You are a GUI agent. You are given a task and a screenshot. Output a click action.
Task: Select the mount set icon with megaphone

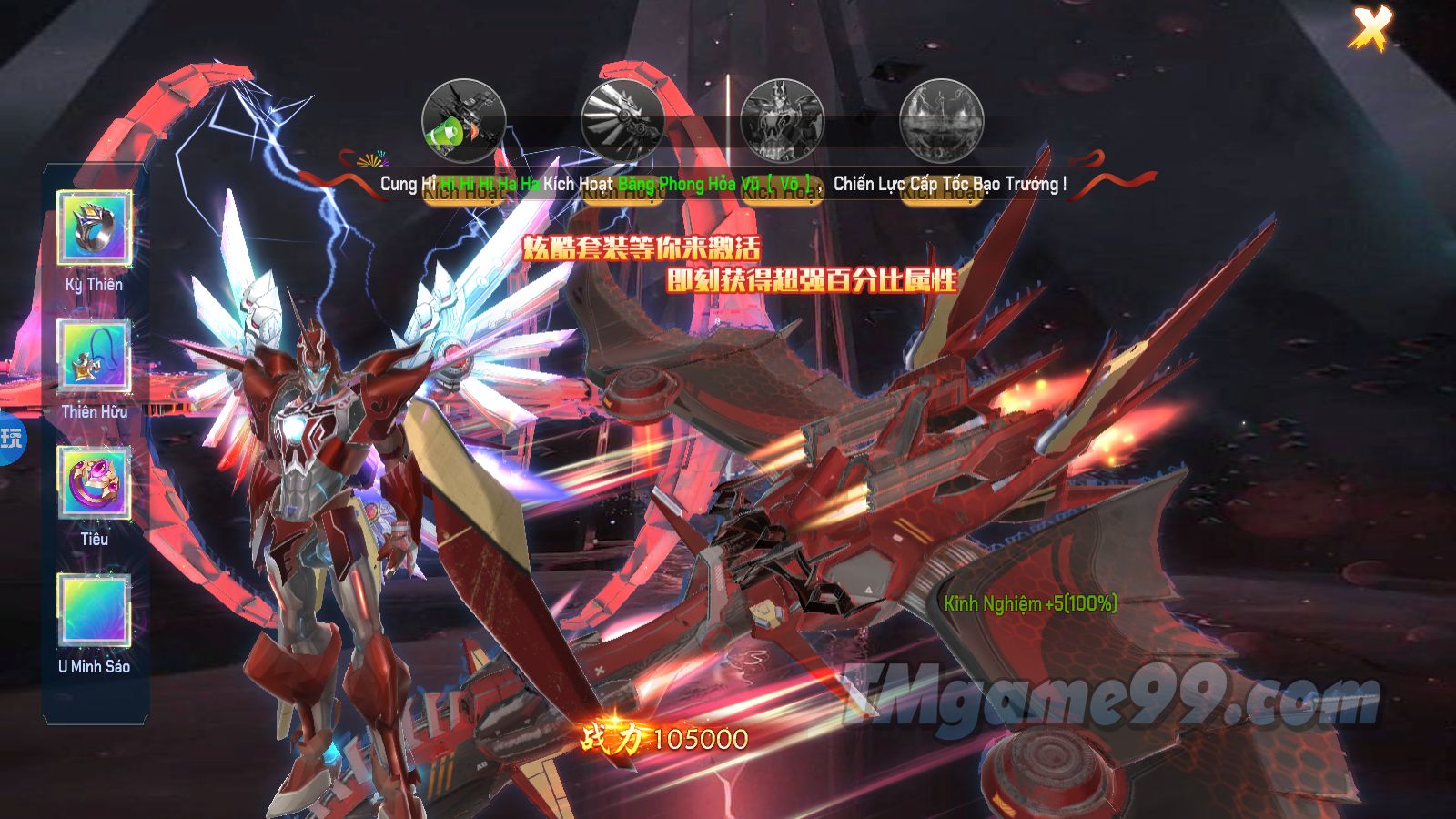[x=463, y=121]
